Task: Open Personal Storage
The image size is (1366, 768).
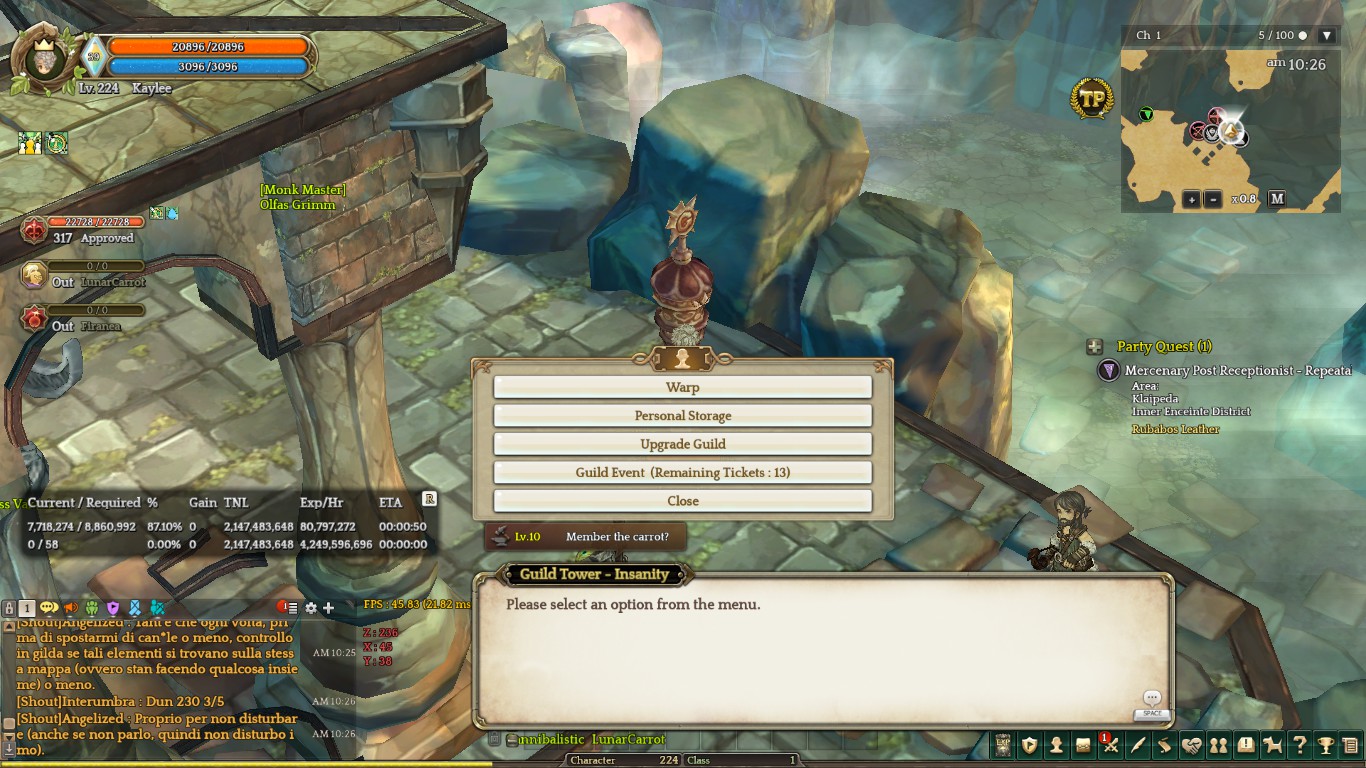Action: click(x=682, y=415)
